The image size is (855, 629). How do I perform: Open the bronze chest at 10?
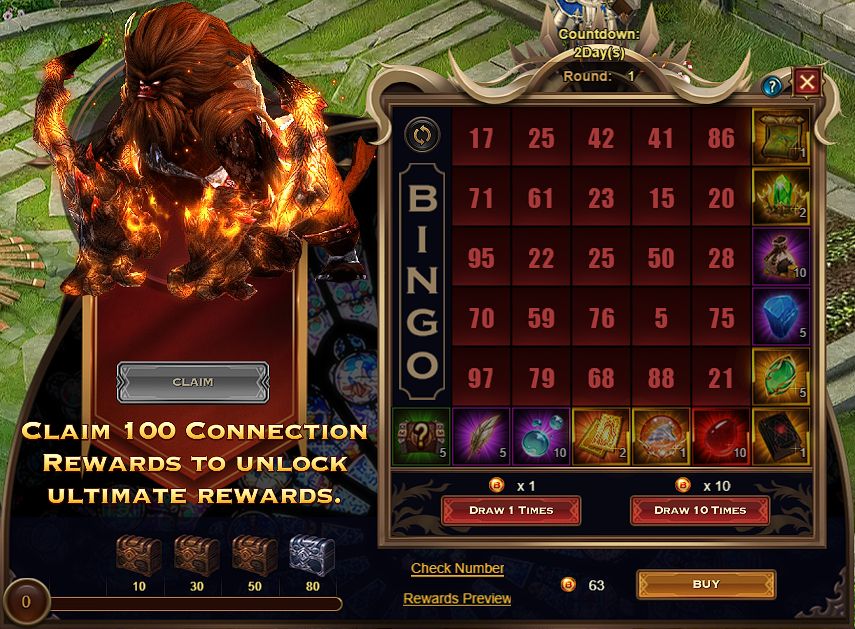(x=136, y=554)
